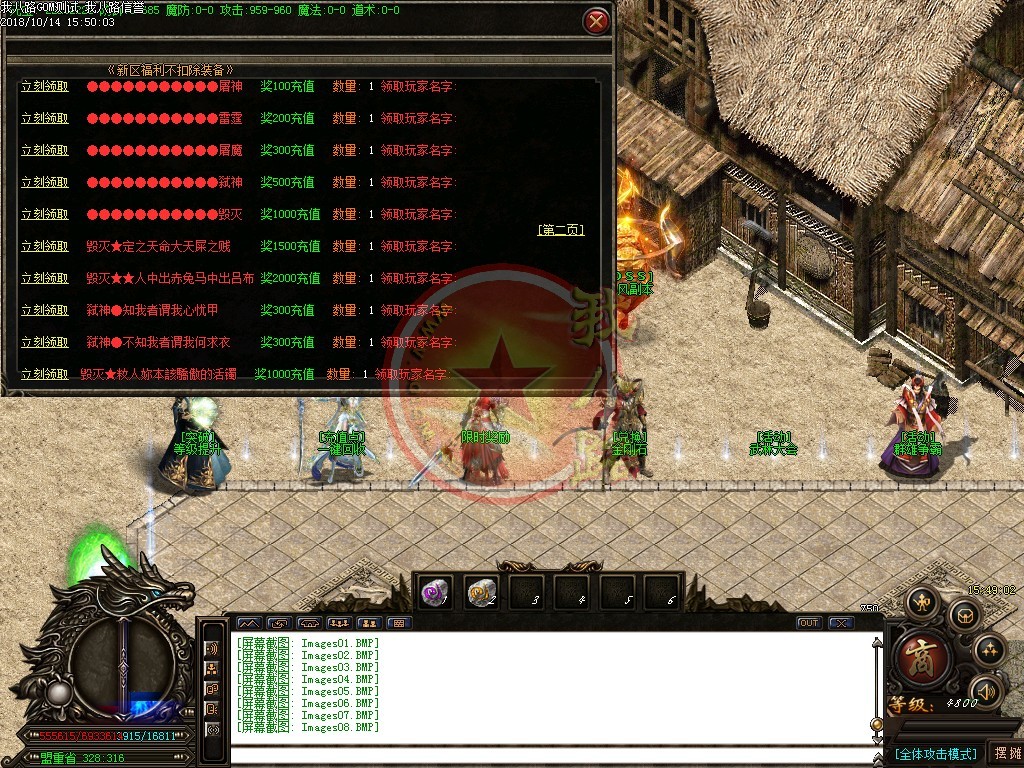Viewport: 1024px width, 768px height.
Task: Claim the 屠神 100 recharge reward
Action: [x=45, y=87]
